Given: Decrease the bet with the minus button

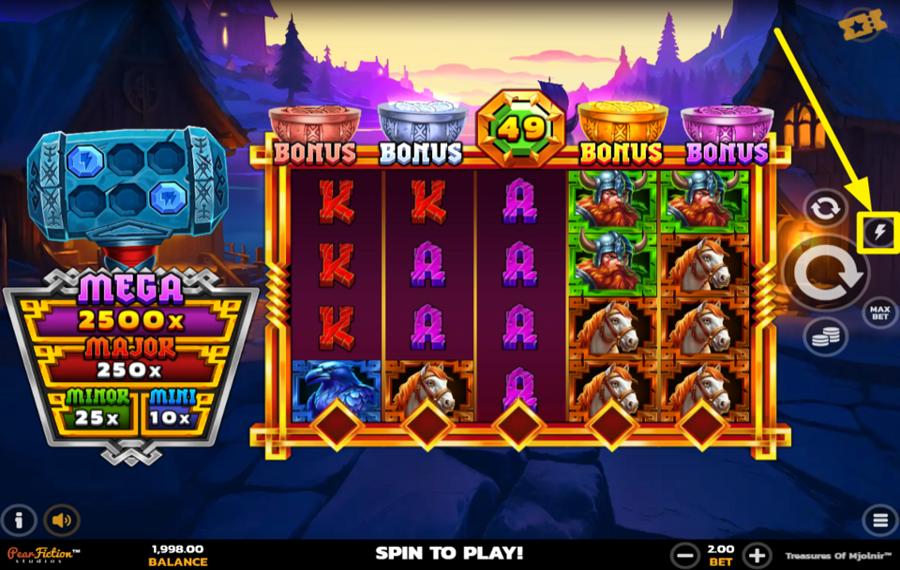Looking at the screenshot, I should click(685, 555).
